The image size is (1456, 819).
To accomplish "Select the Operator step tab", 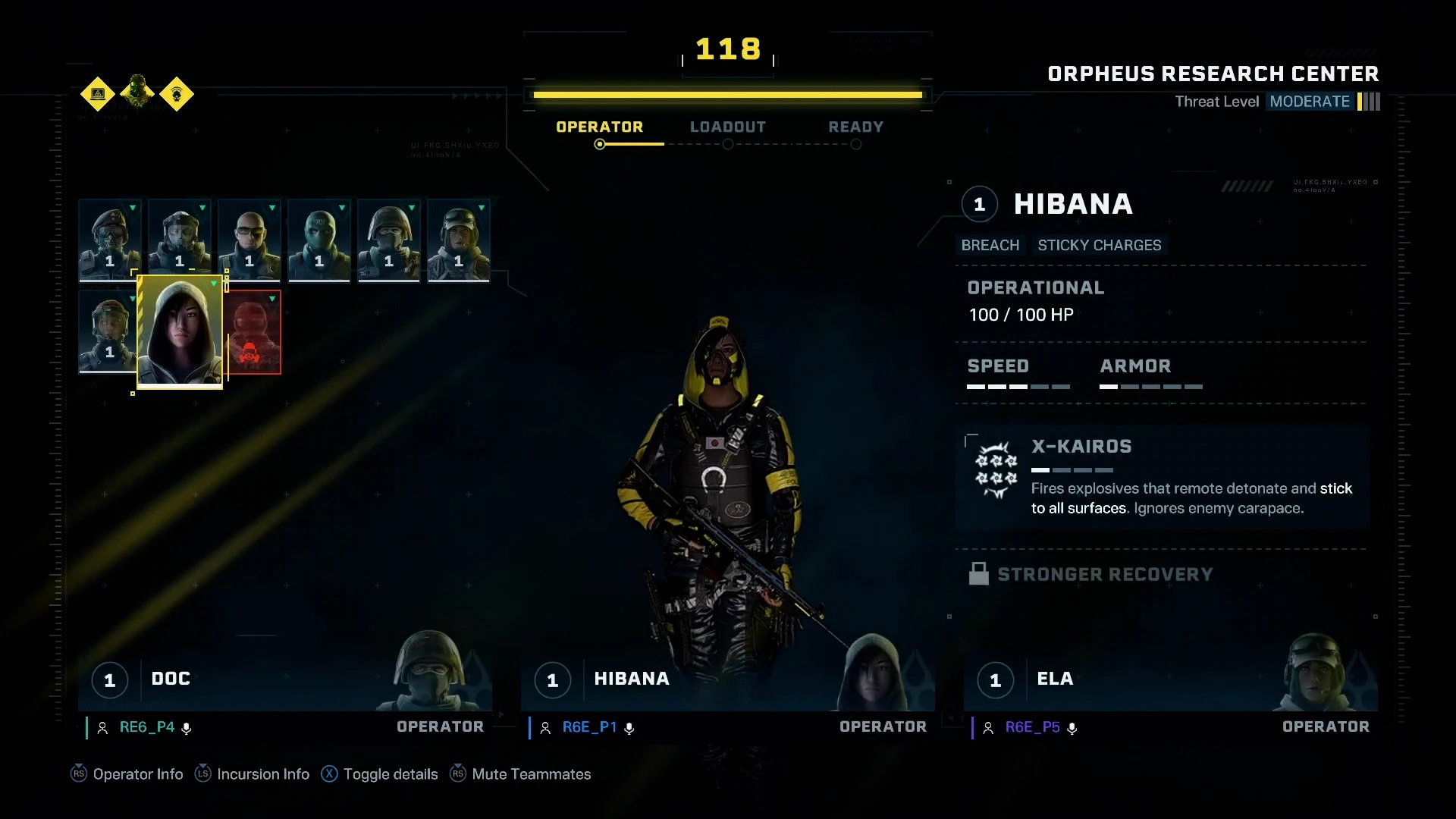I will [599, 127].
